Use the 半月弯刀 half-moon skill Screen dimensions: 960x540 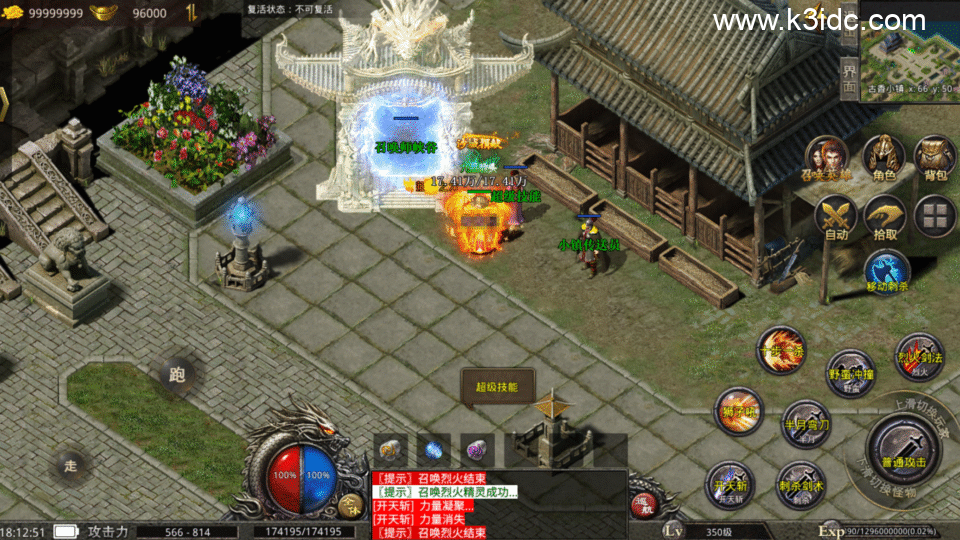tap(805, 422)
